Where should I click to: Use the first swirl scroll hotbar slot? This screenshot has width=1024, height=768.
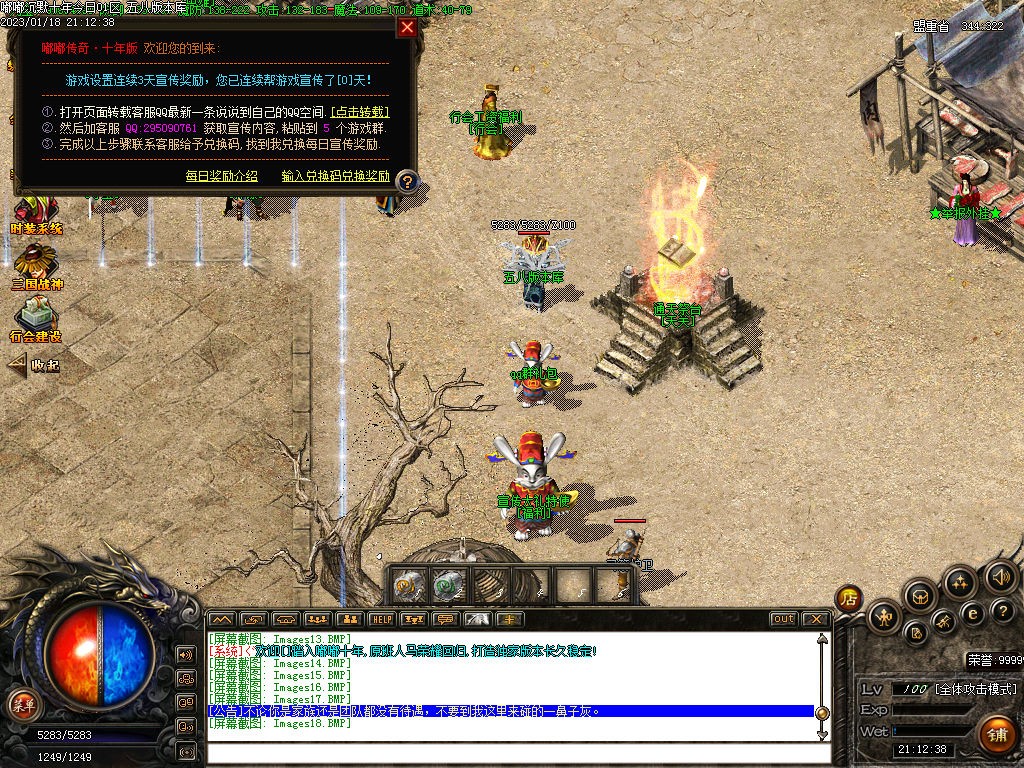[x=407, y=585]
